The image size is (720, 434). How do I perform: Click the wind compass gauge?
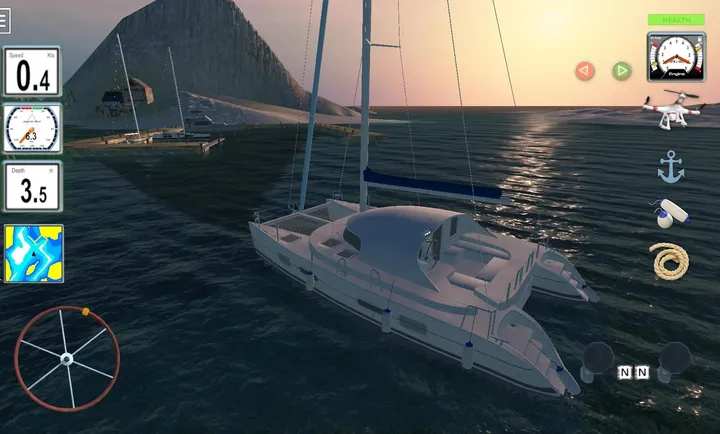click(32, 129)
